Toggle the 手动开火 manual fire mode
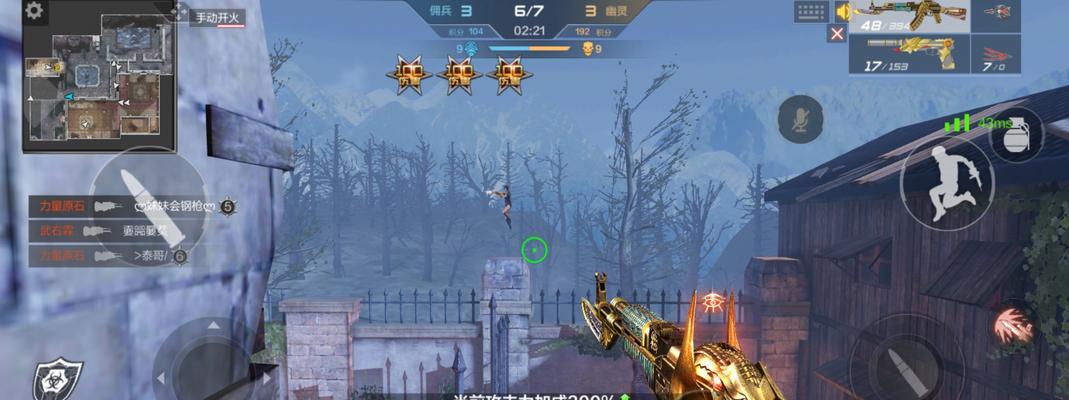1069x400 pixels. [218, 18]
